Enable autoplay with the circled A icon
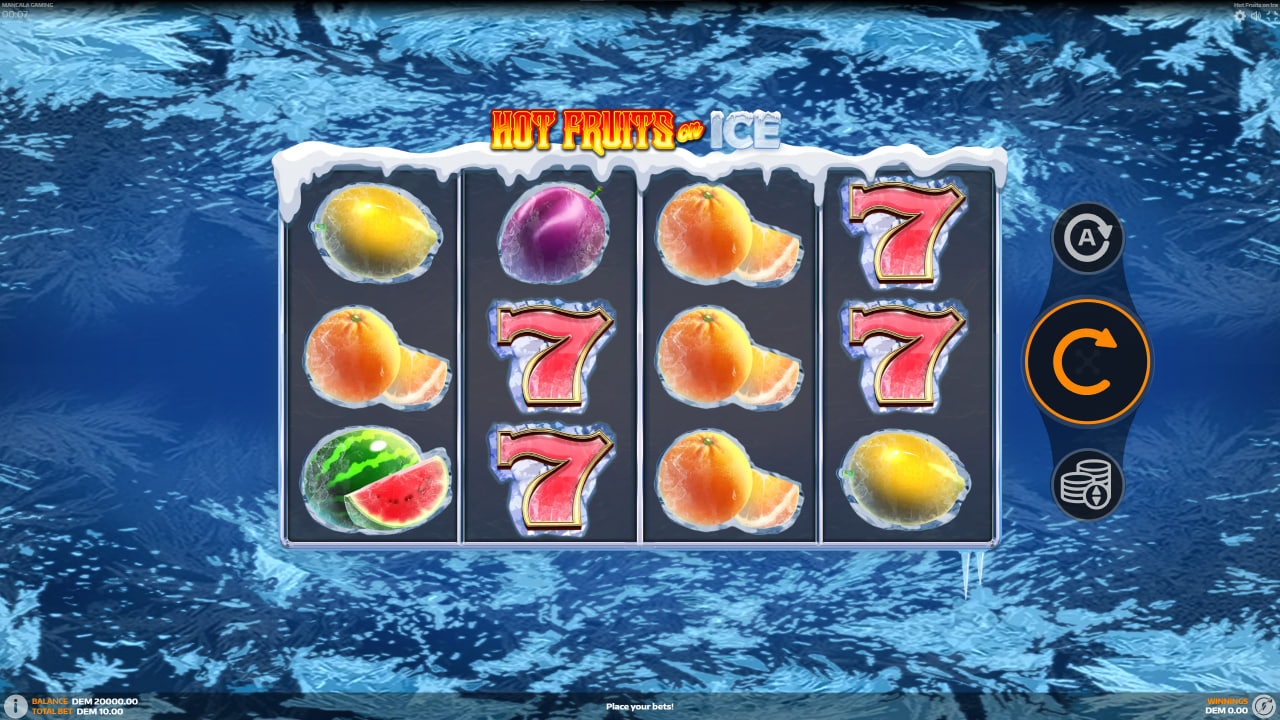Viewport: 1280px width, 720px height. click(1087, 239)
